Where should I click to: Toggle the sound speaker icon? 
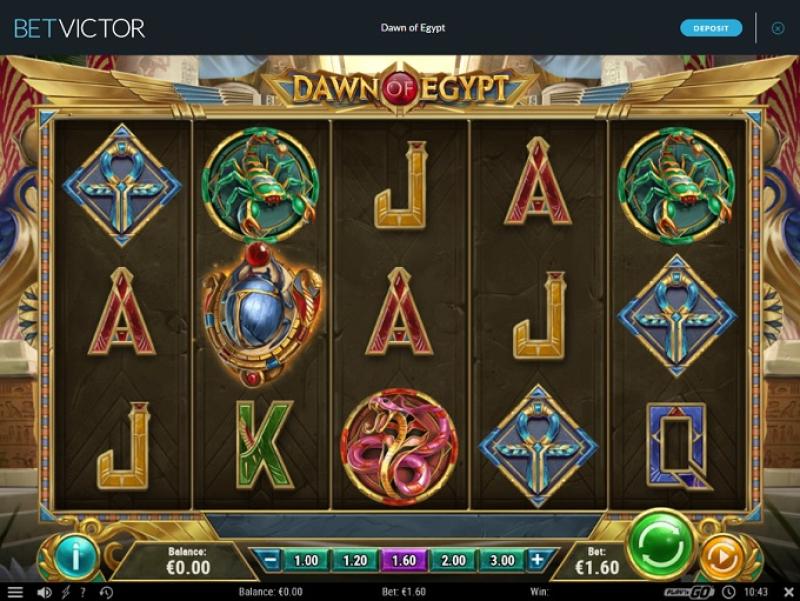(x=44, y=592)
